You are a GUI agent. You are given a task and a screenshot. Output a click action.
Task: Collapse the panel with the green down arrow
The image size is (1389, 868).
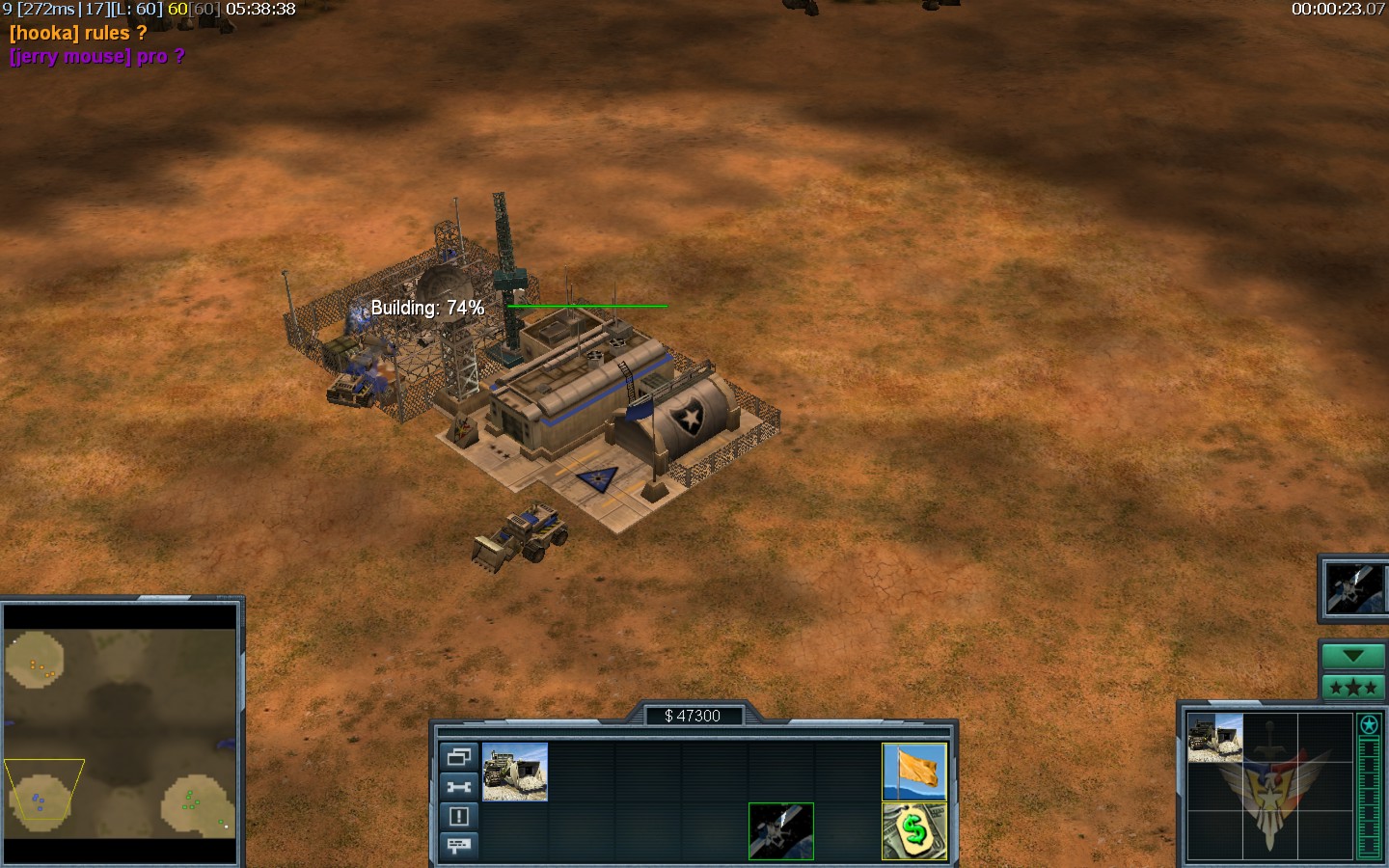(x=1352, y=656)
